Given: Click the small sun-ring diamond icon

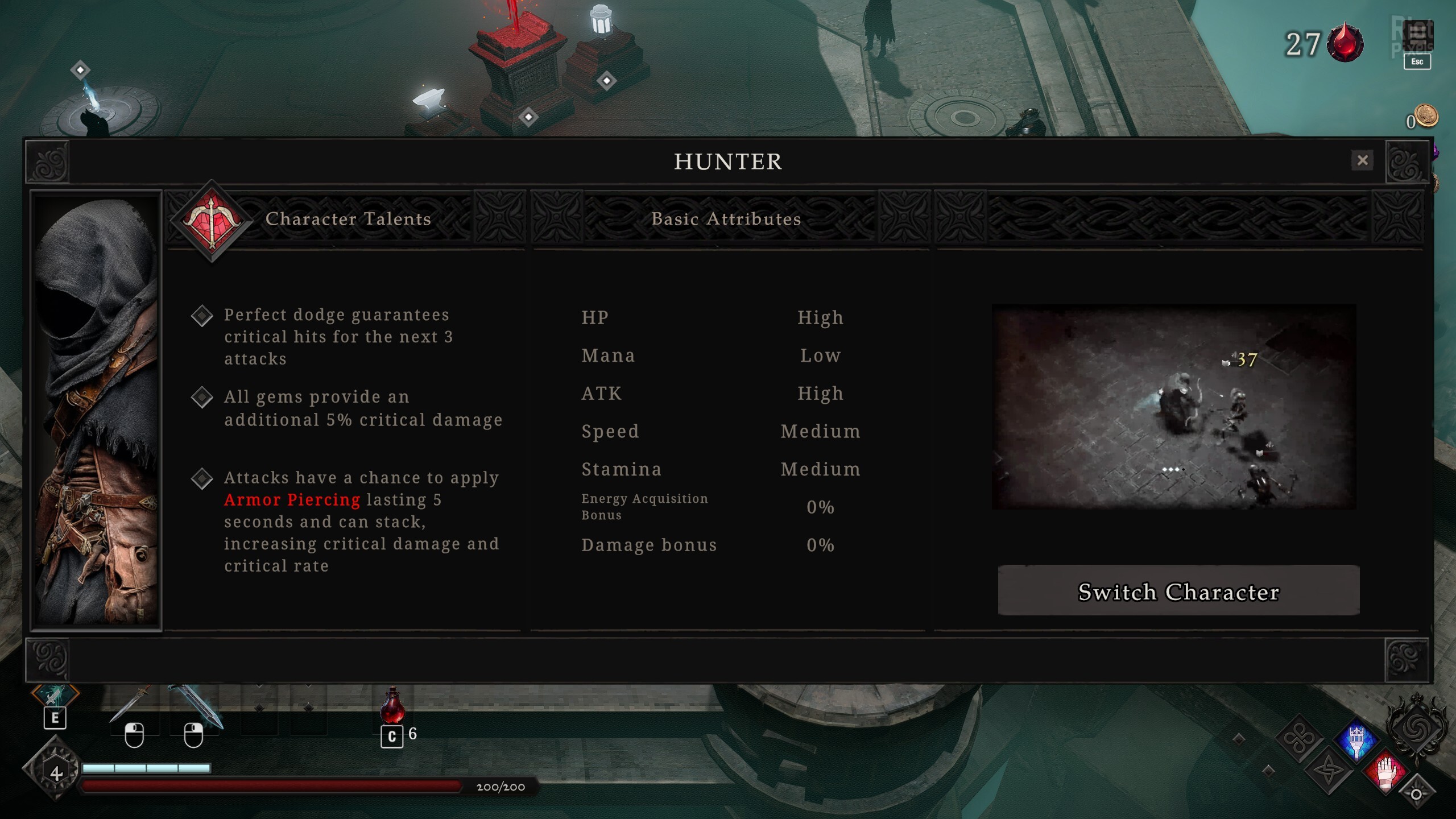Looking at the screenshot, I should [1416, 794].
